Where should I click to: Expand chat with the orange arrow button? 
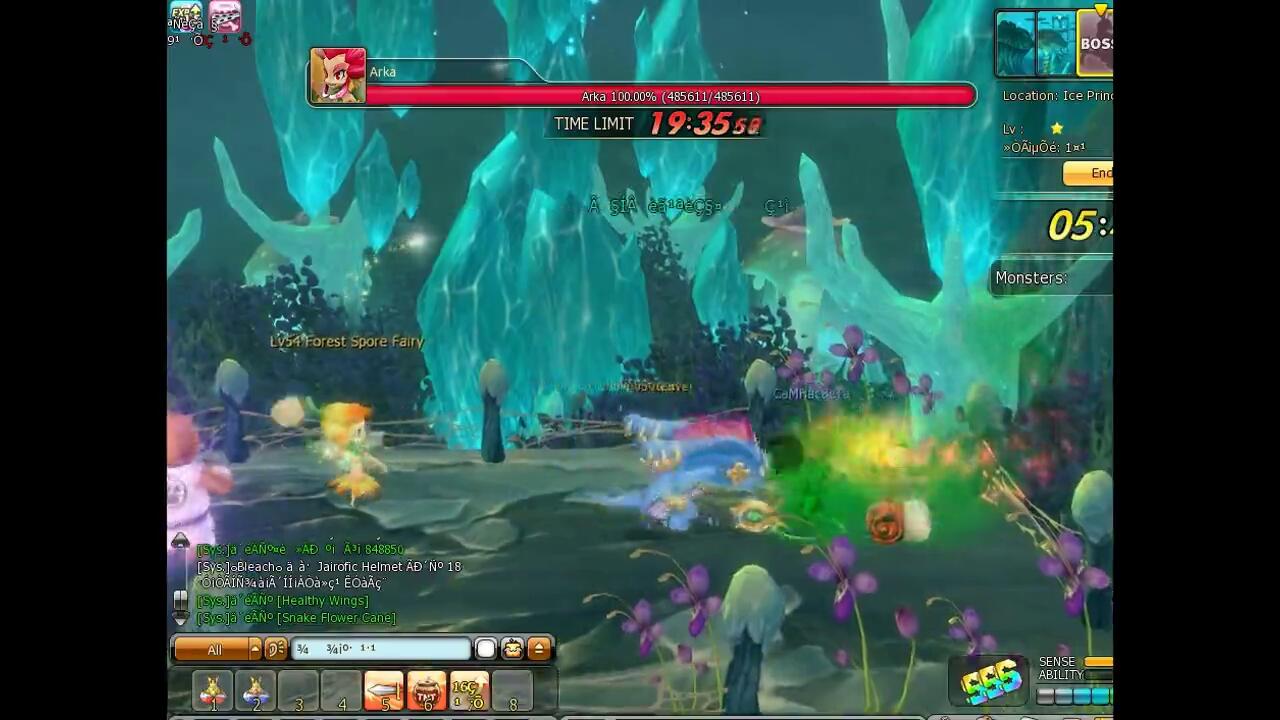pyautogui.click(x=539, y=649)
